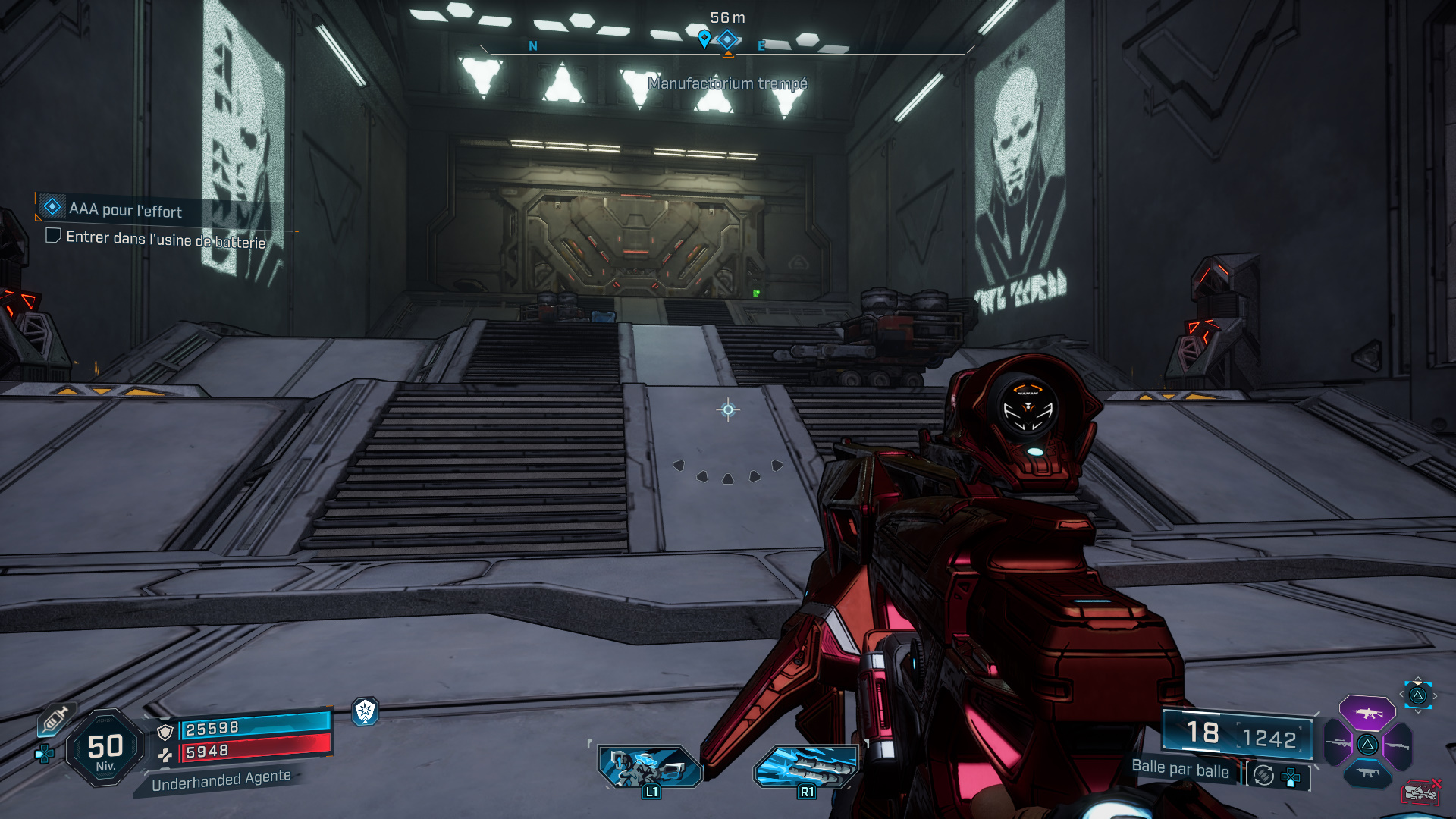Activate the dual-pistol gunner action skill
This screenshot has width=1456, height=819.
pos(650,766)
